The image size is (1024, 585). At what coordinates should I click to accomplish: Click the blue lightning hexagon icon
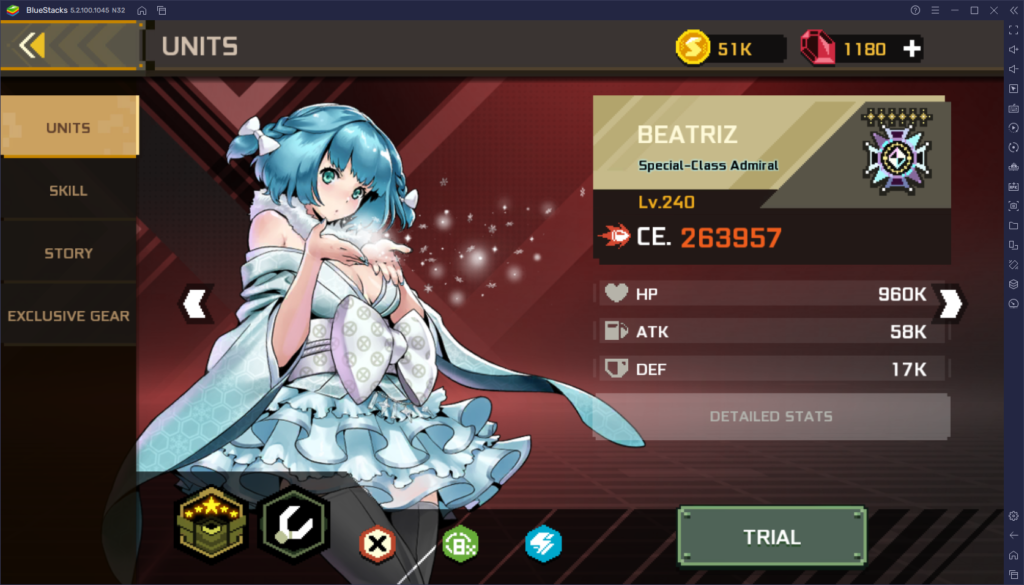(543, 543)
